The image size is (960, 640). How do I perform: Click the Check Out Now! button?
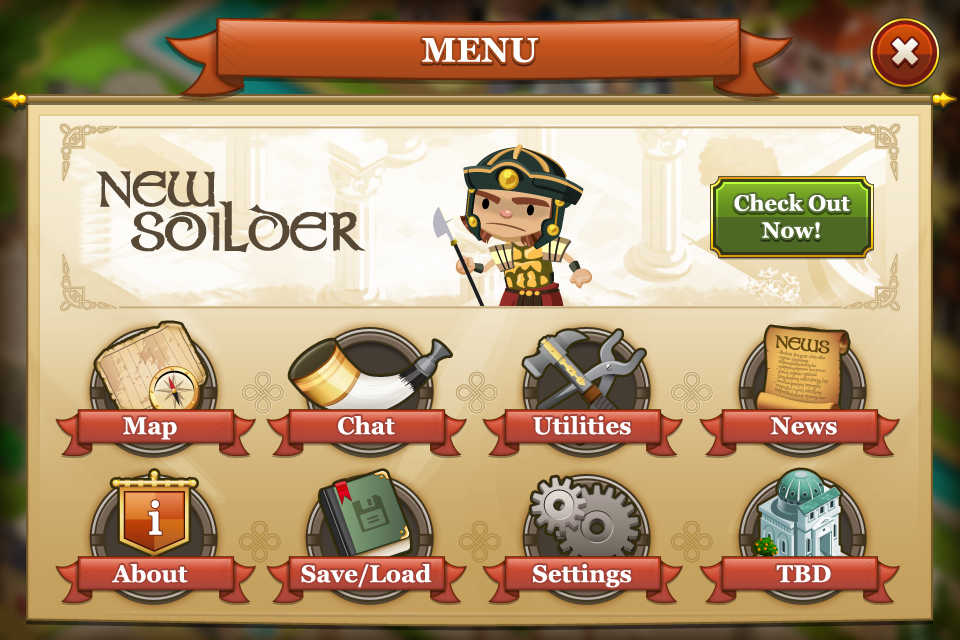[791, 217]
